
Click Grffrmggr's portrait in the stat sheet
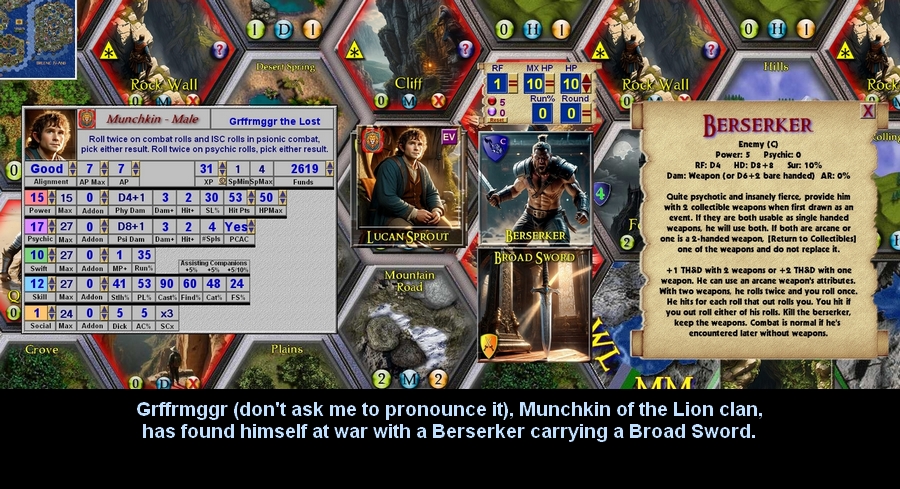point(47,133)
